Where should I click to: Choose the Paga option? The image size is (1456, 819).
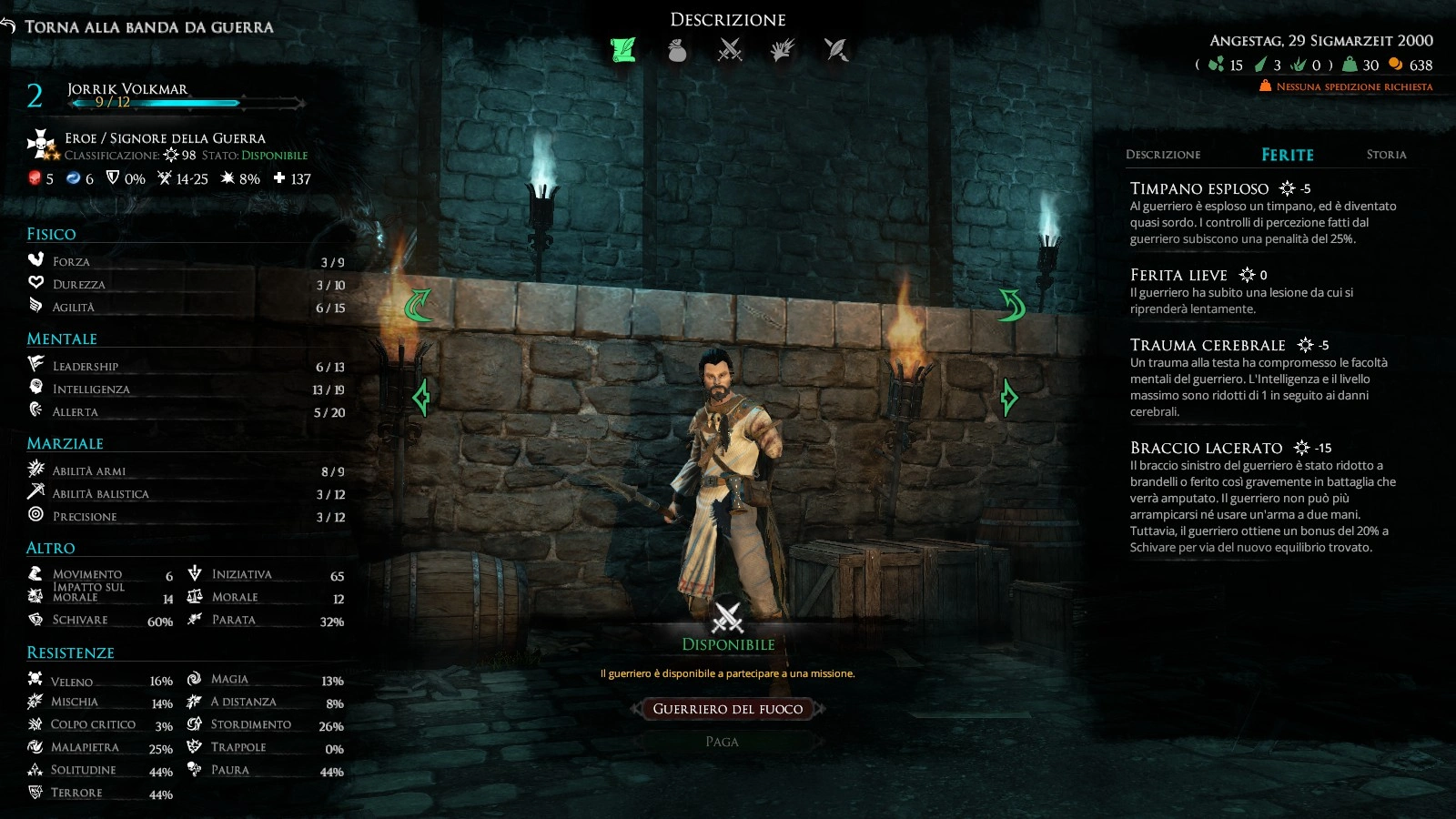click(x=722, y=742)
